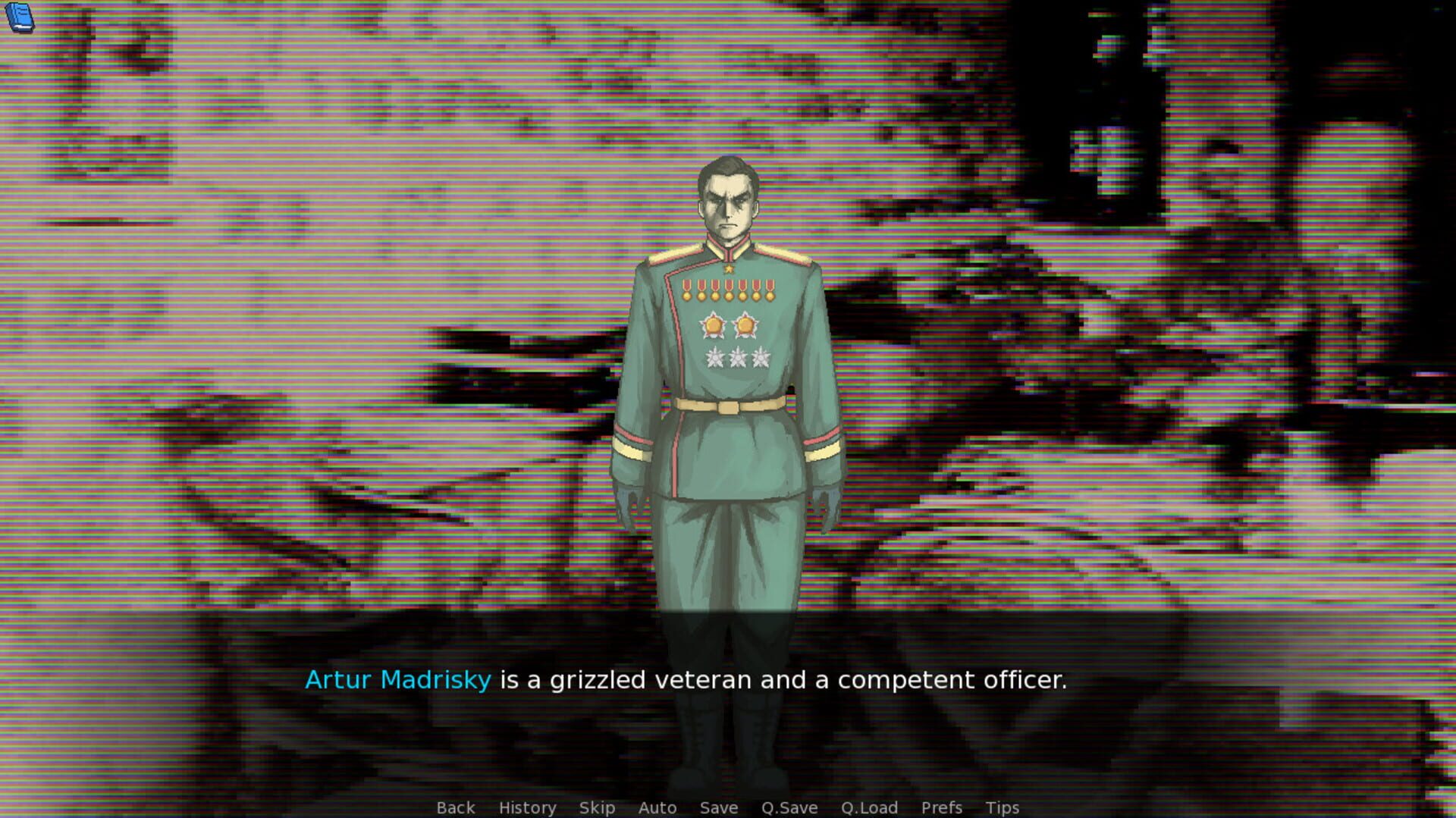Screen dimensions: 1456x818
Task: Click the highlighted Artur Madrisky name
Action: [399, 680]
